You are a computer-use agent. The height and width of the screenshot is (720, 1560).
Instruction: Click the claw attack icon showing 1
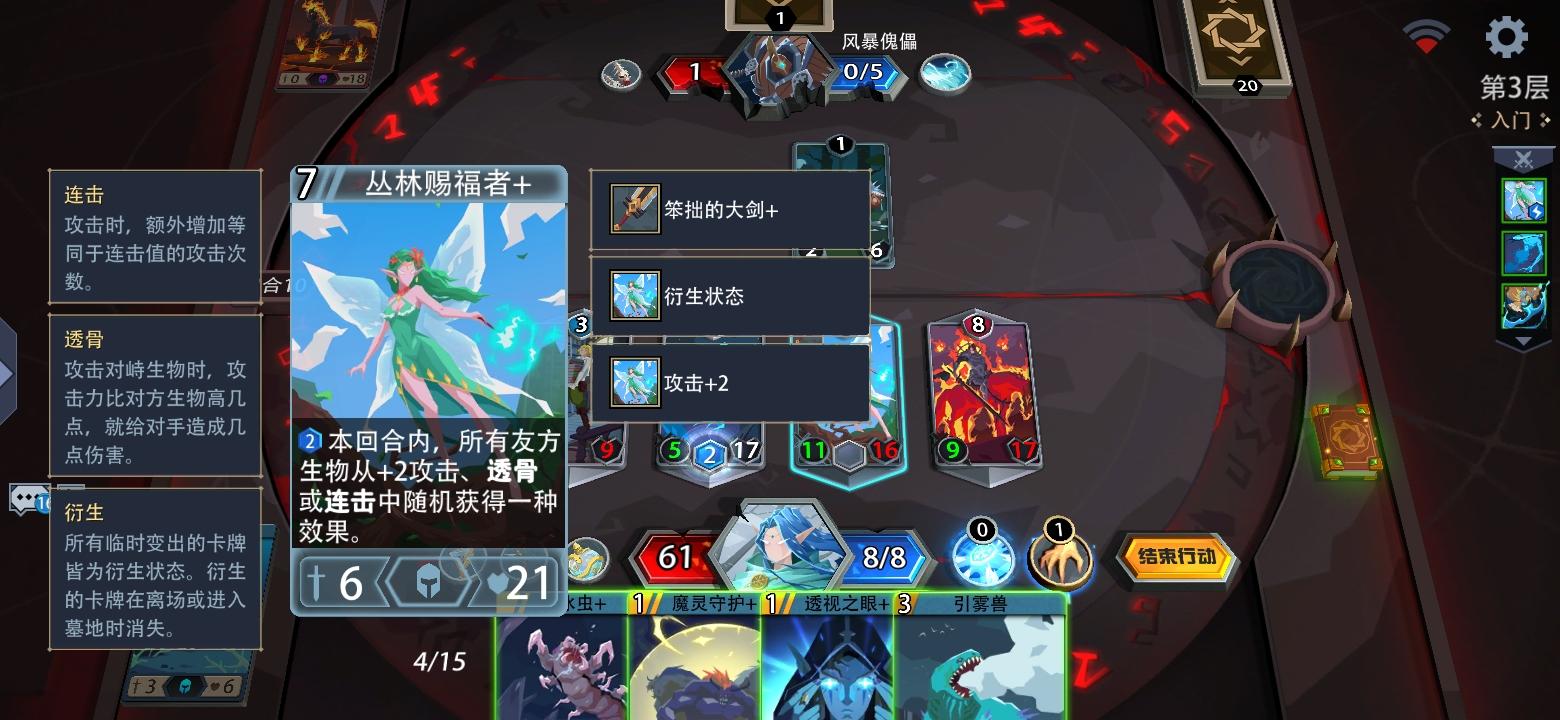[1060, 560]
